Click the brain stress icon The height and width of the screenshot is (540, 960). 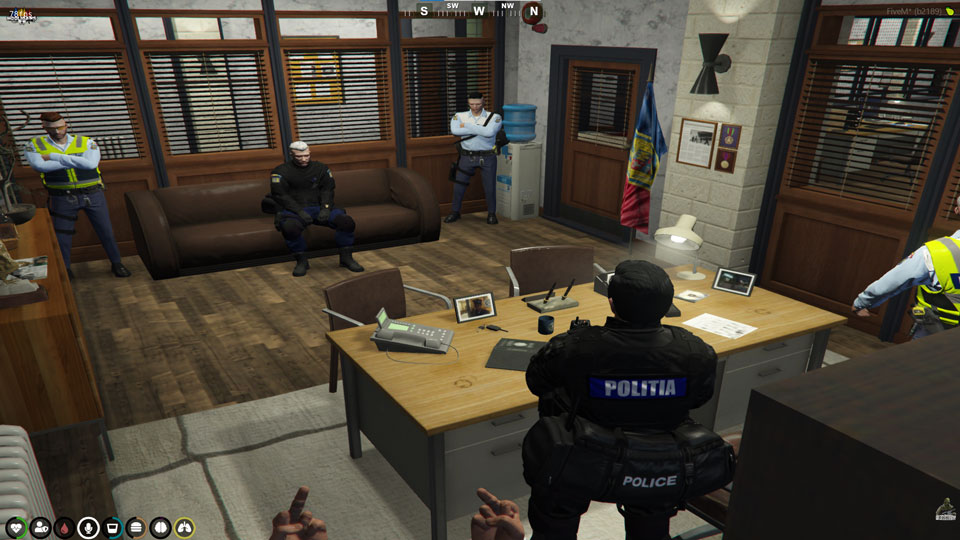pos(160,527)
